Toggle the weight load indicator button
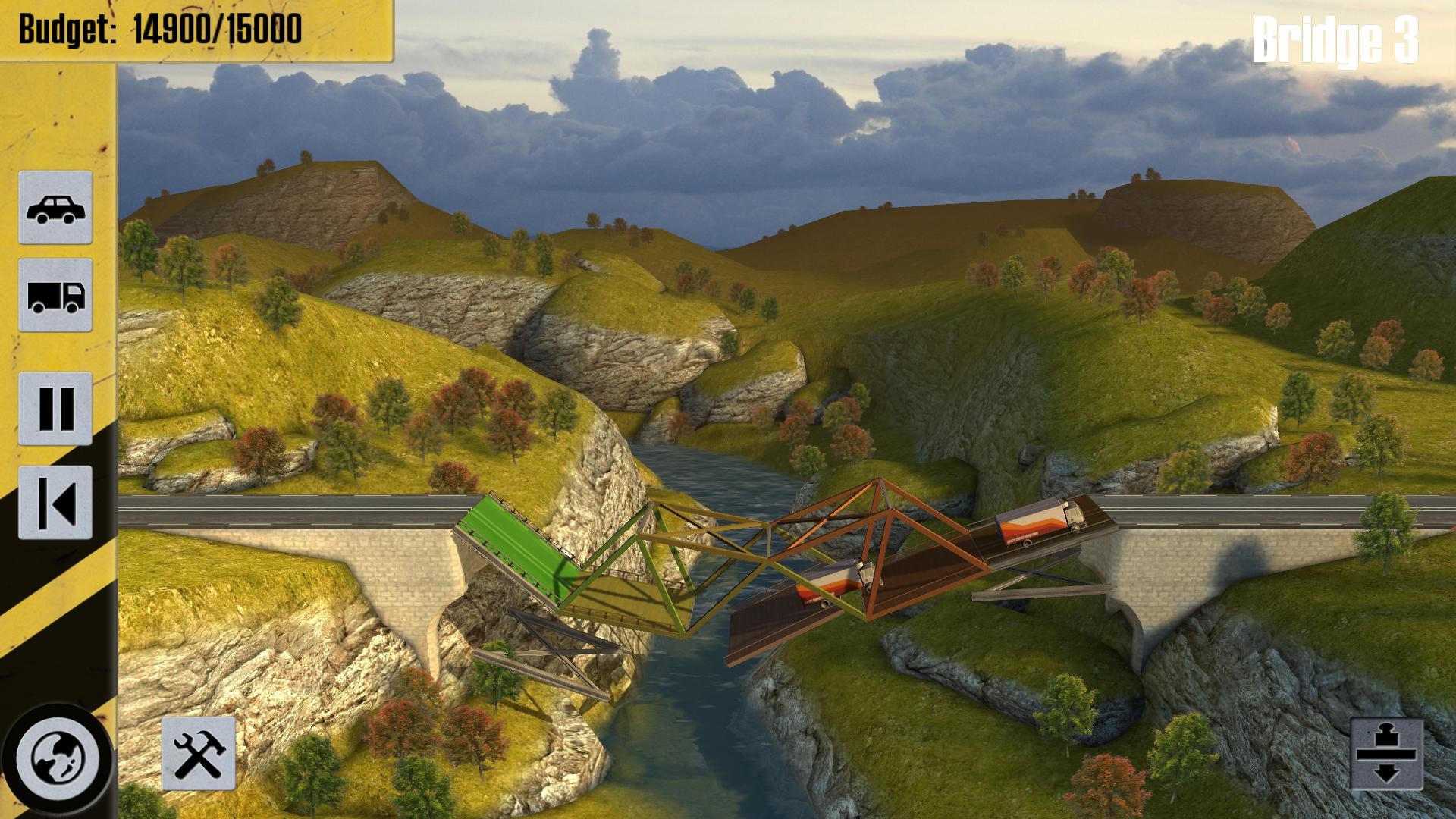1456x819 pixels. click(1387, 754)
